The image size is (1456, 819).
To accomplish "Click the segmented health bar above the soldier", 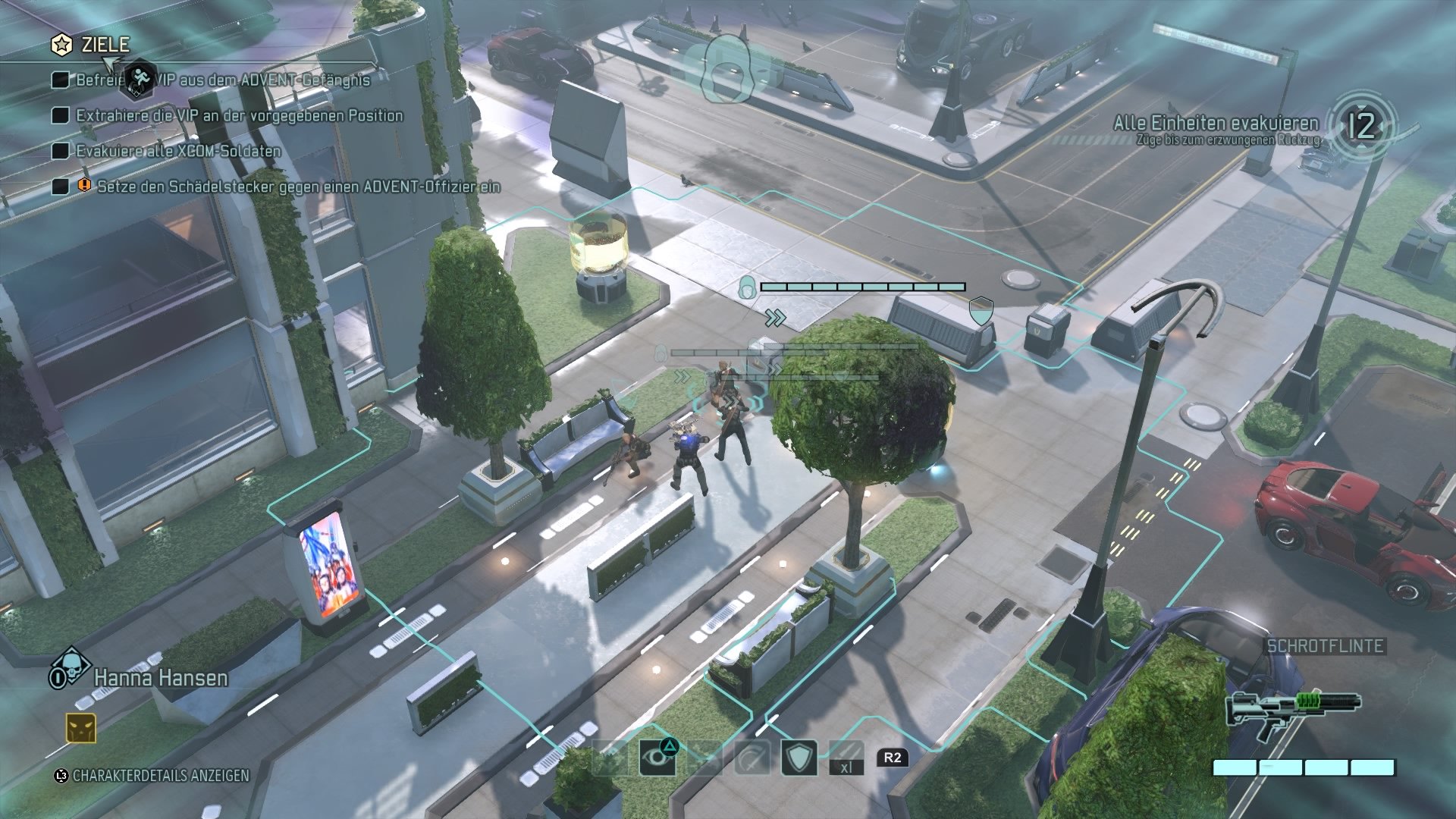I will [x=864, y=287].
